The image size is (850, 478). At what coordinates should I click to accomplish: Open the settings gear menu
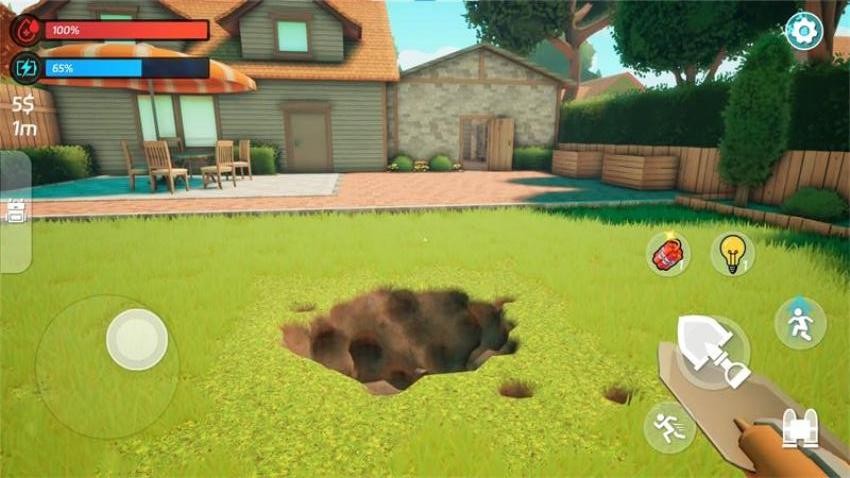[802, 31]
